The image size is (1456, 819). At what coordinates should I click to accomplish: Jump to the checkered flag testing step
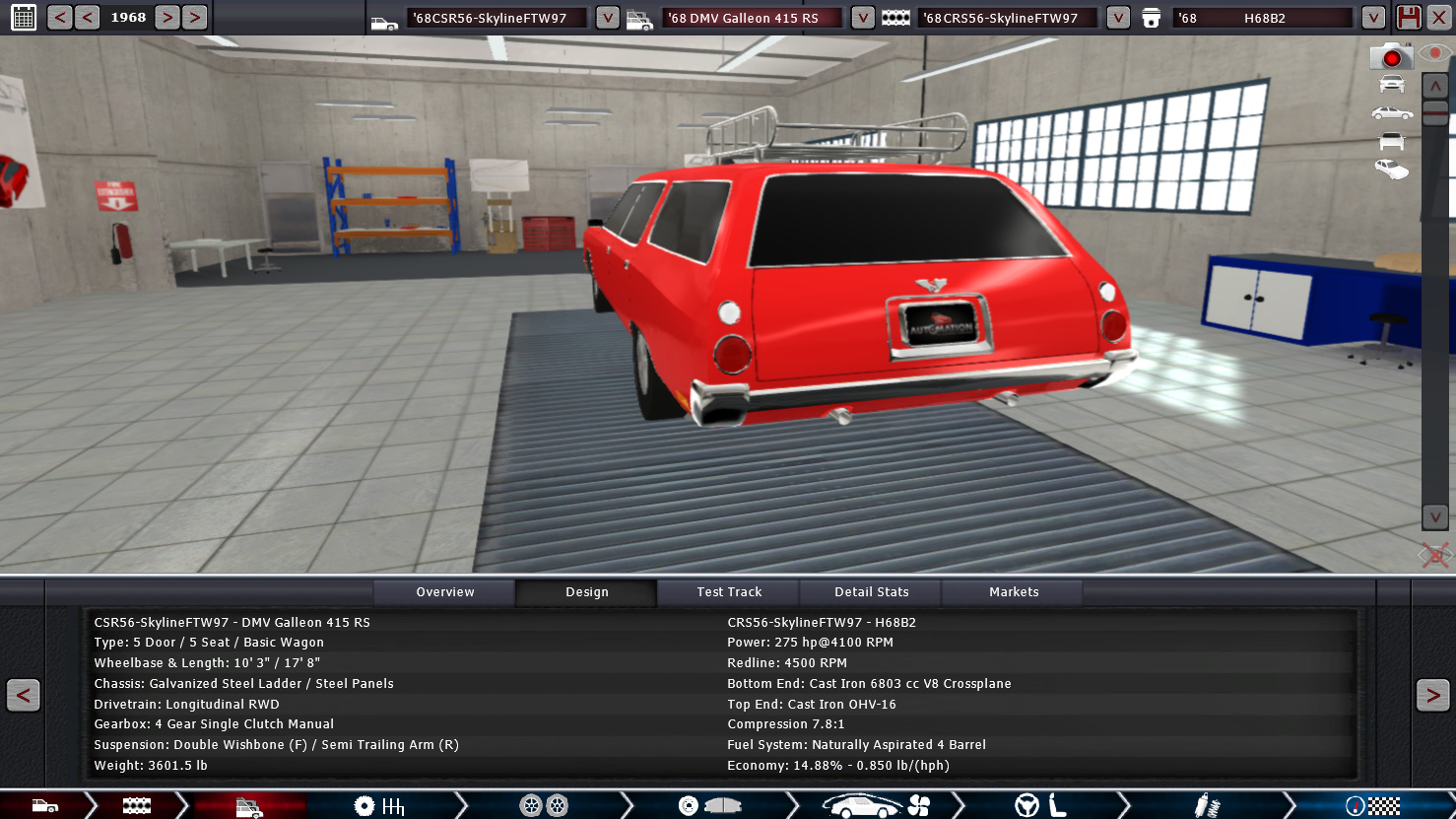1372,806
